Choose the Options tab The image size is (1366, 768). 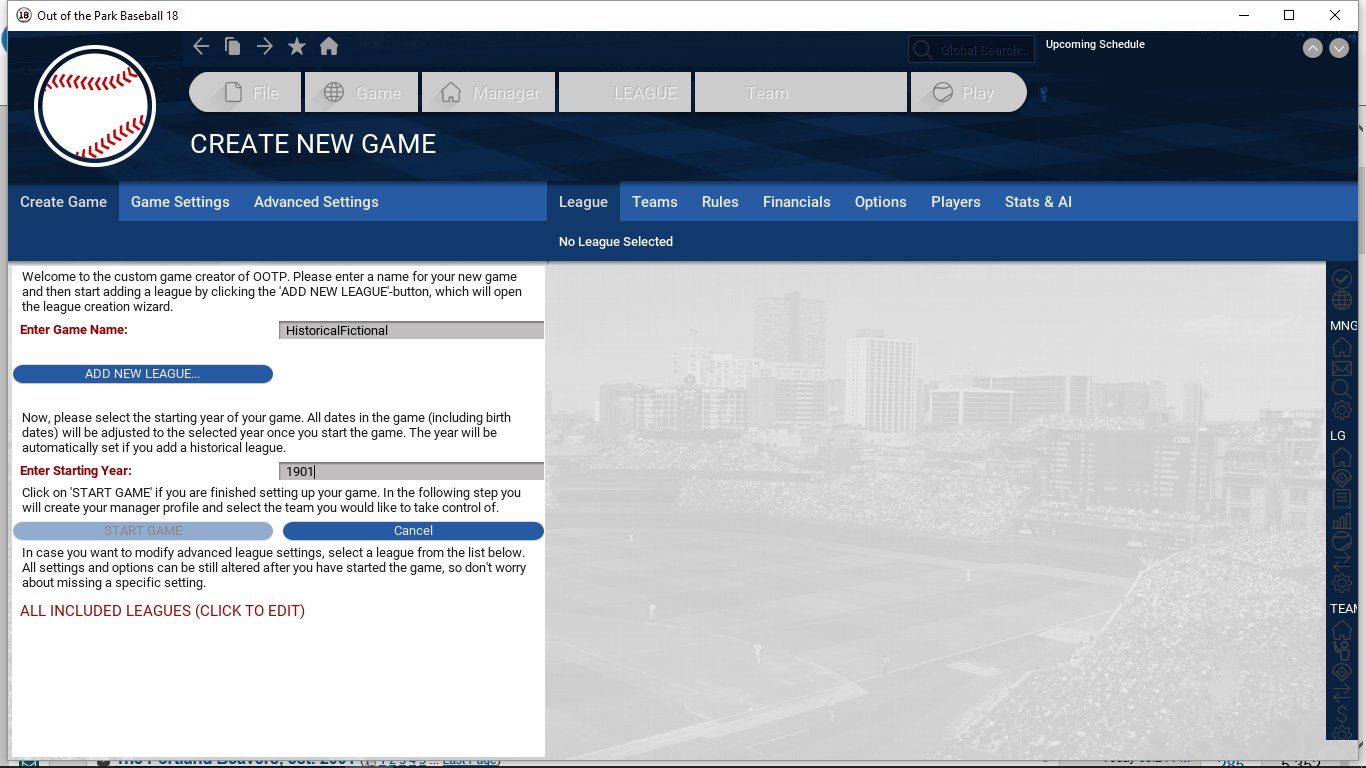(881, 202)
